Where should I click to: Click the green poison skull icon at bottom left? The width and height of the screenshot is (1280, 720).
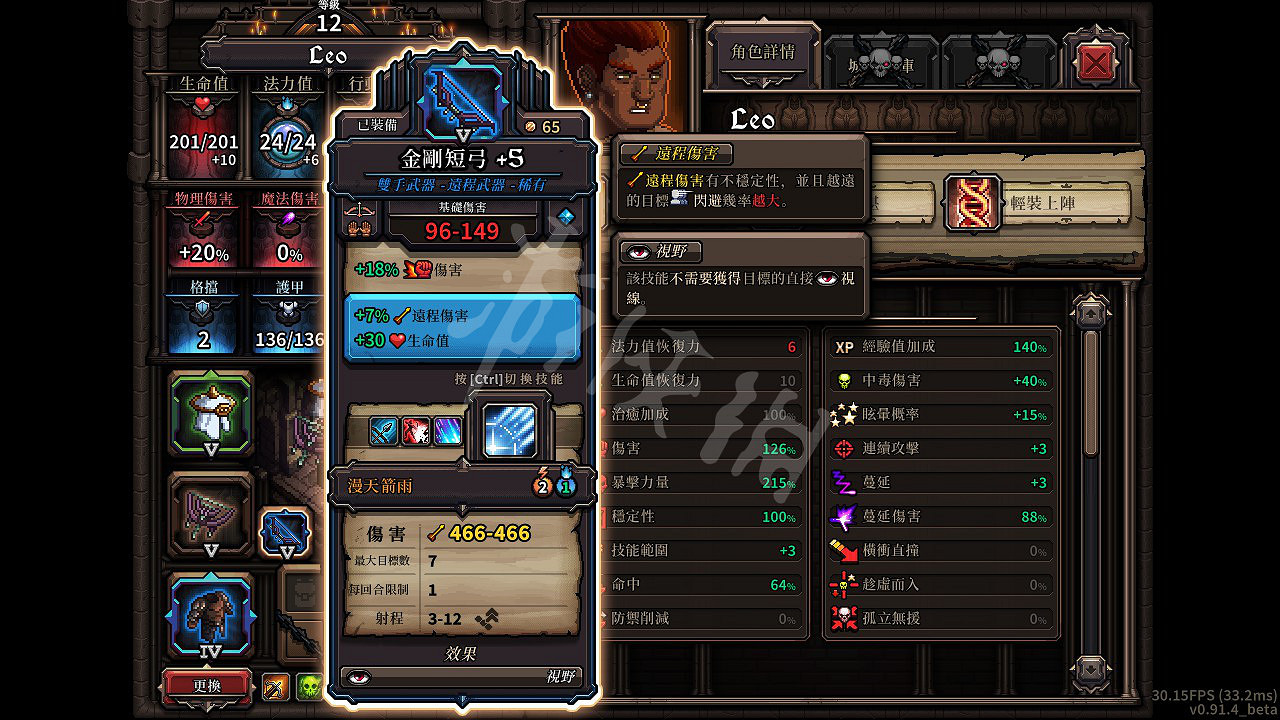click(310, 684)
